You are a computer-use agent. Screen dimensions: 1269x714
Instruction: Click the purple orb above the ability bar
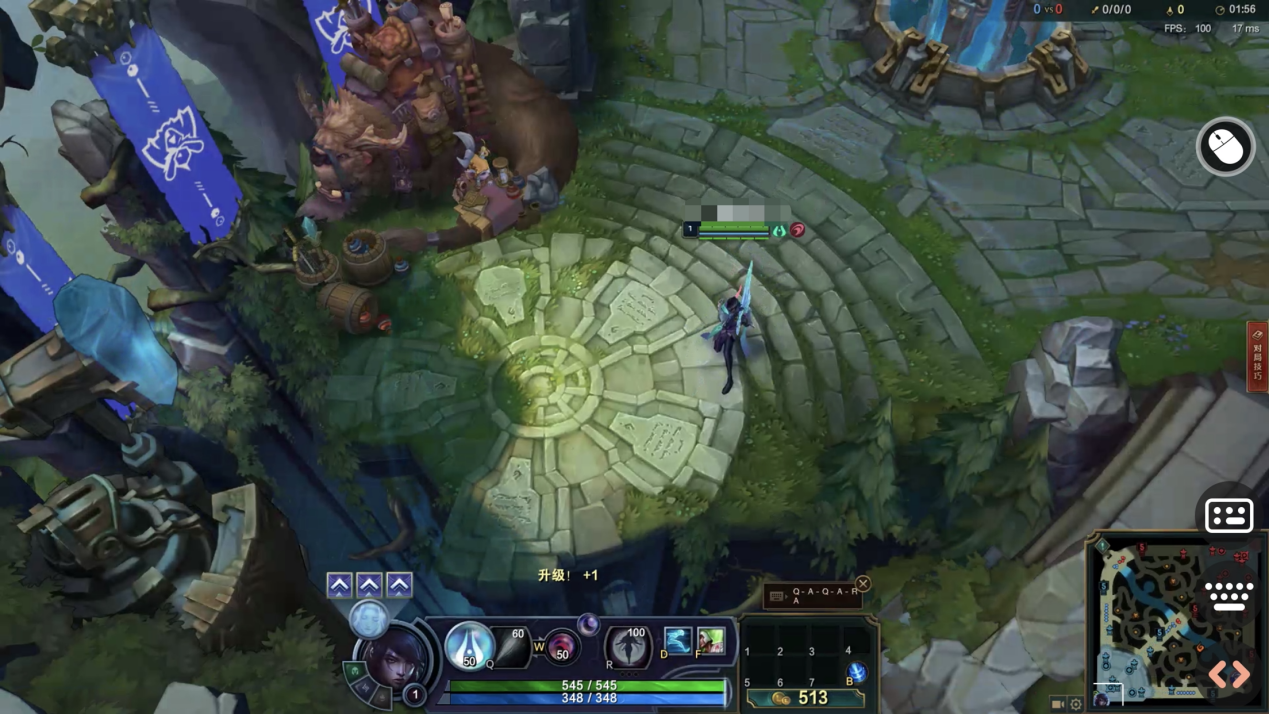pos(588,625)
